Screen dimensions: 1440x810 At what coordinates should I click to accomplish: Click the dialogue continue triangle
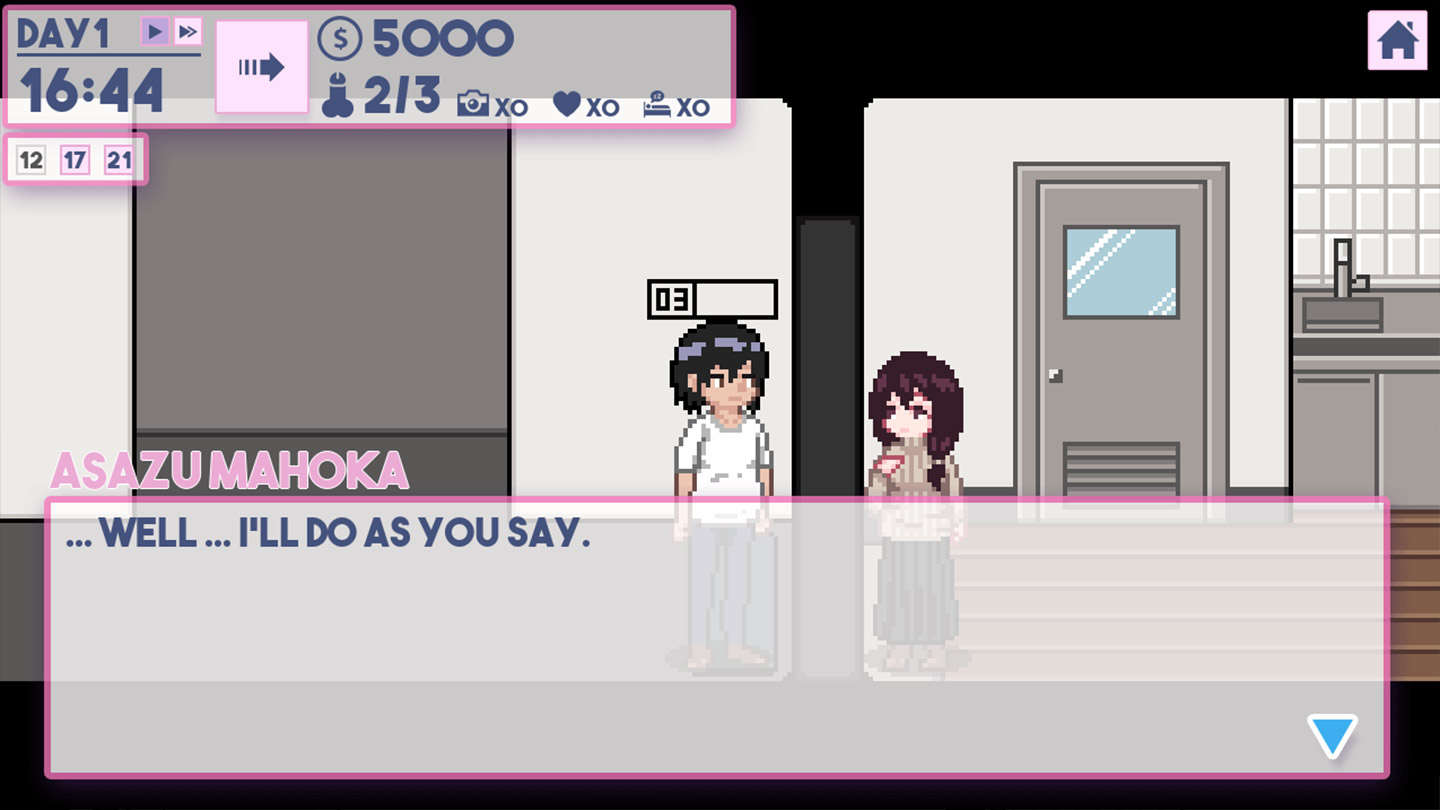pyautogui.click(x=1331, y=736)
